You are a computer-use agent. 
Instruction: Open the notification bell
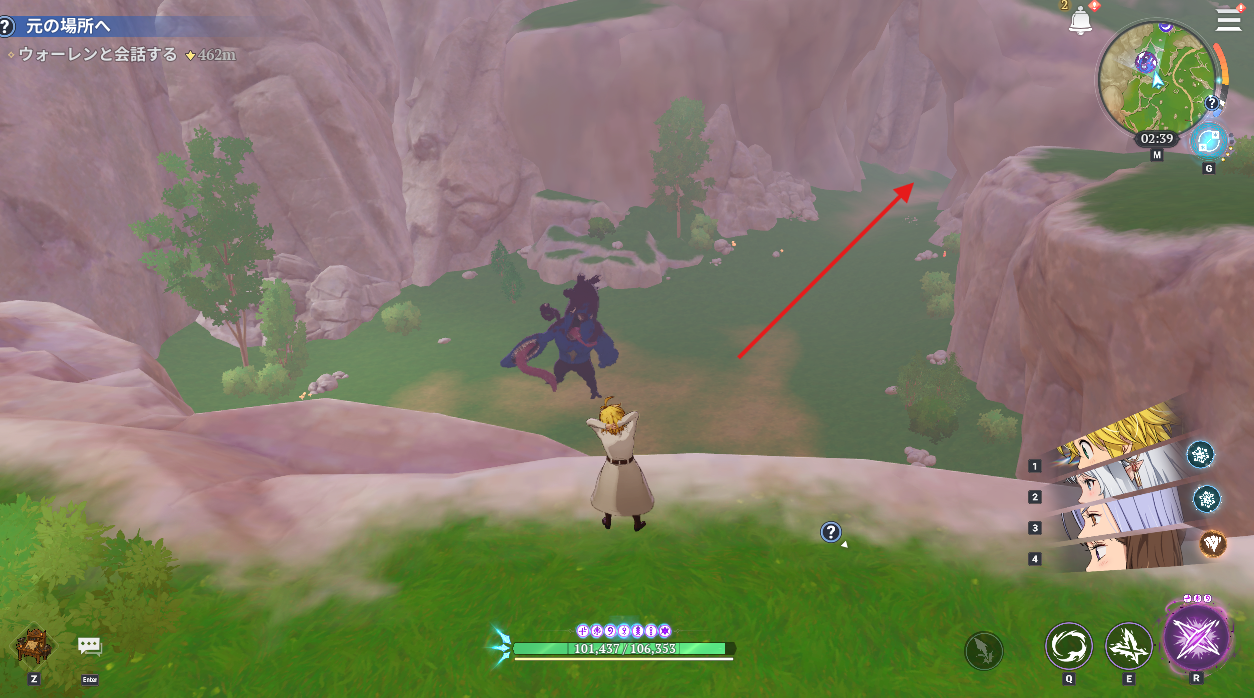click(x=1080, y=20)
